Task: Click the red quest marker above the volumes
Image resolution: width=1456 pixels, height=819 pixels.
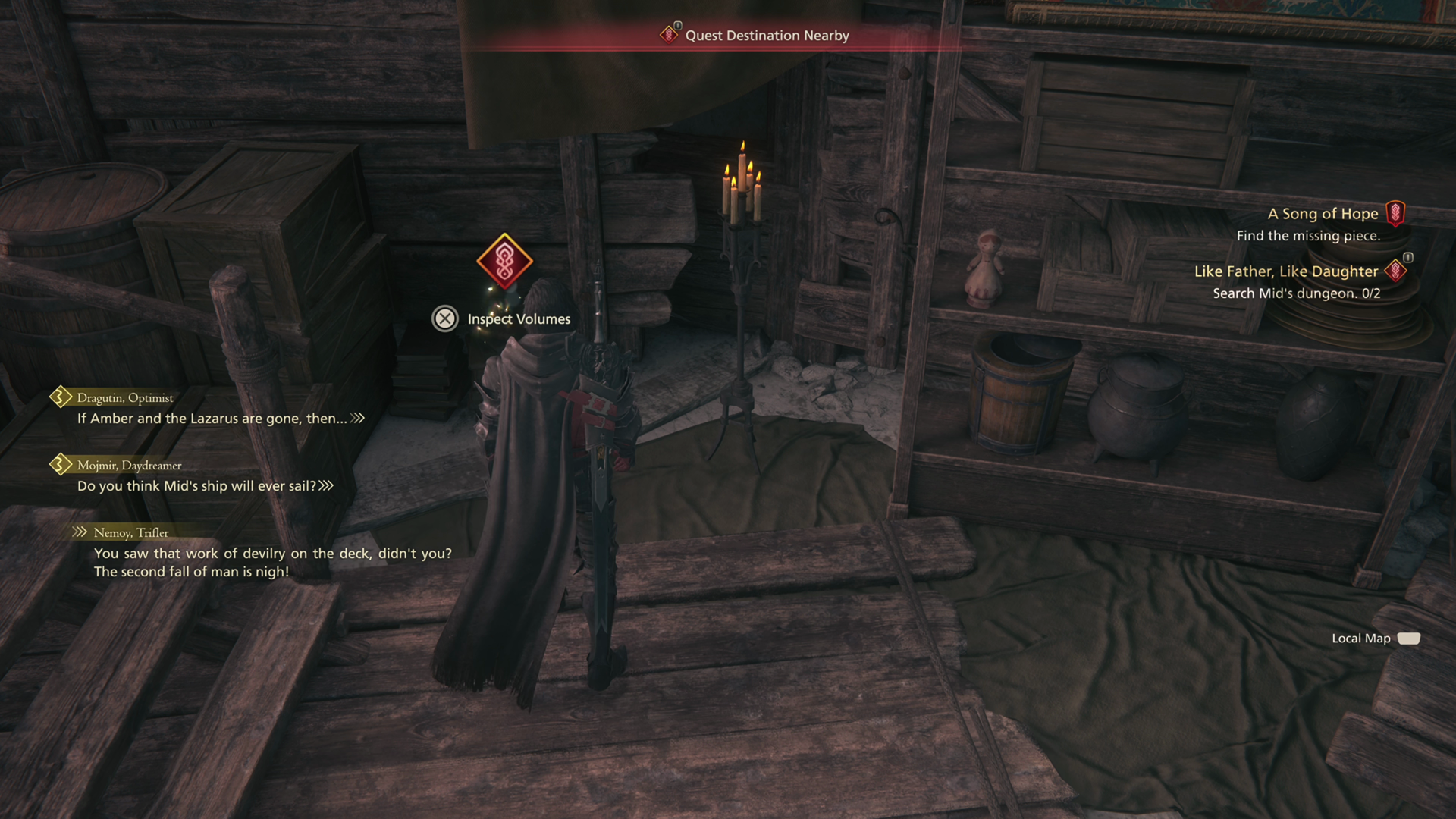Action: [x=504, y=261]
